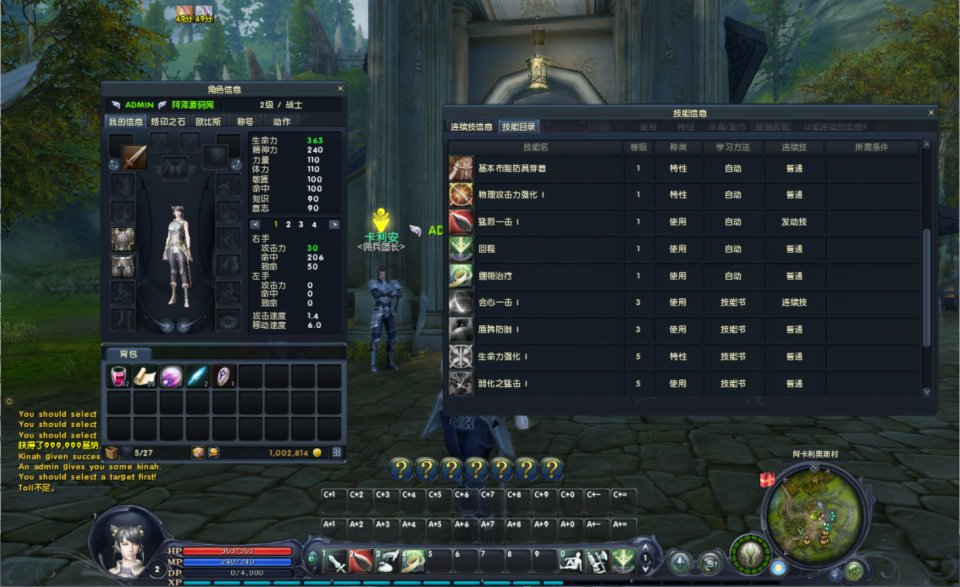The height and width of the screenshot is (587, 960).
Task: Select the purple orb inventory item
Action: 172,376
